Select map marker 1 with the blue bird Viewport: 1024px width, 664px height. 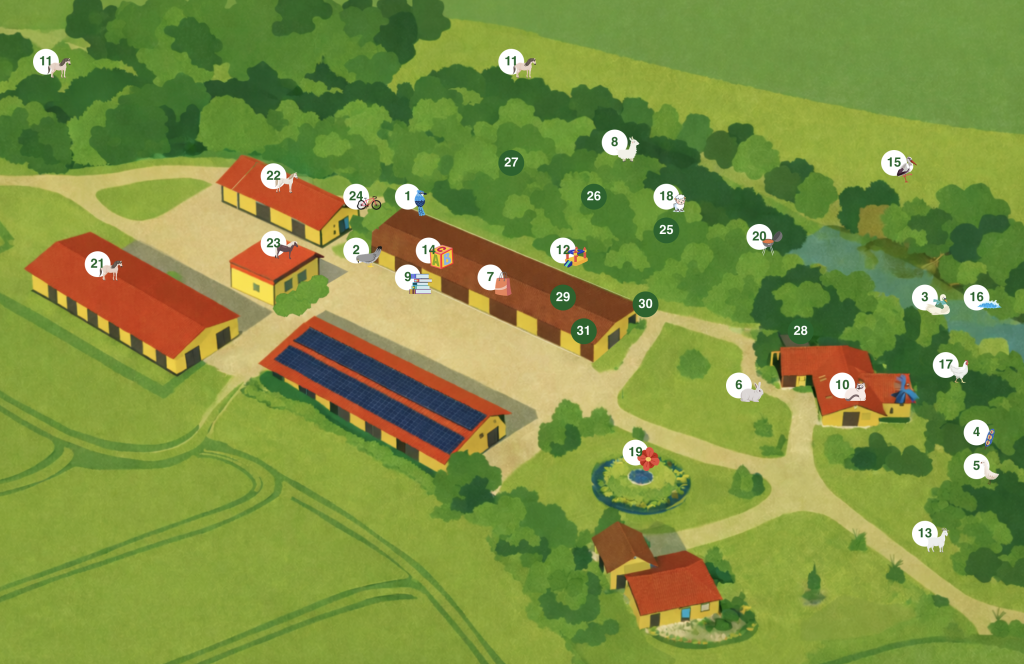(408, 197)
